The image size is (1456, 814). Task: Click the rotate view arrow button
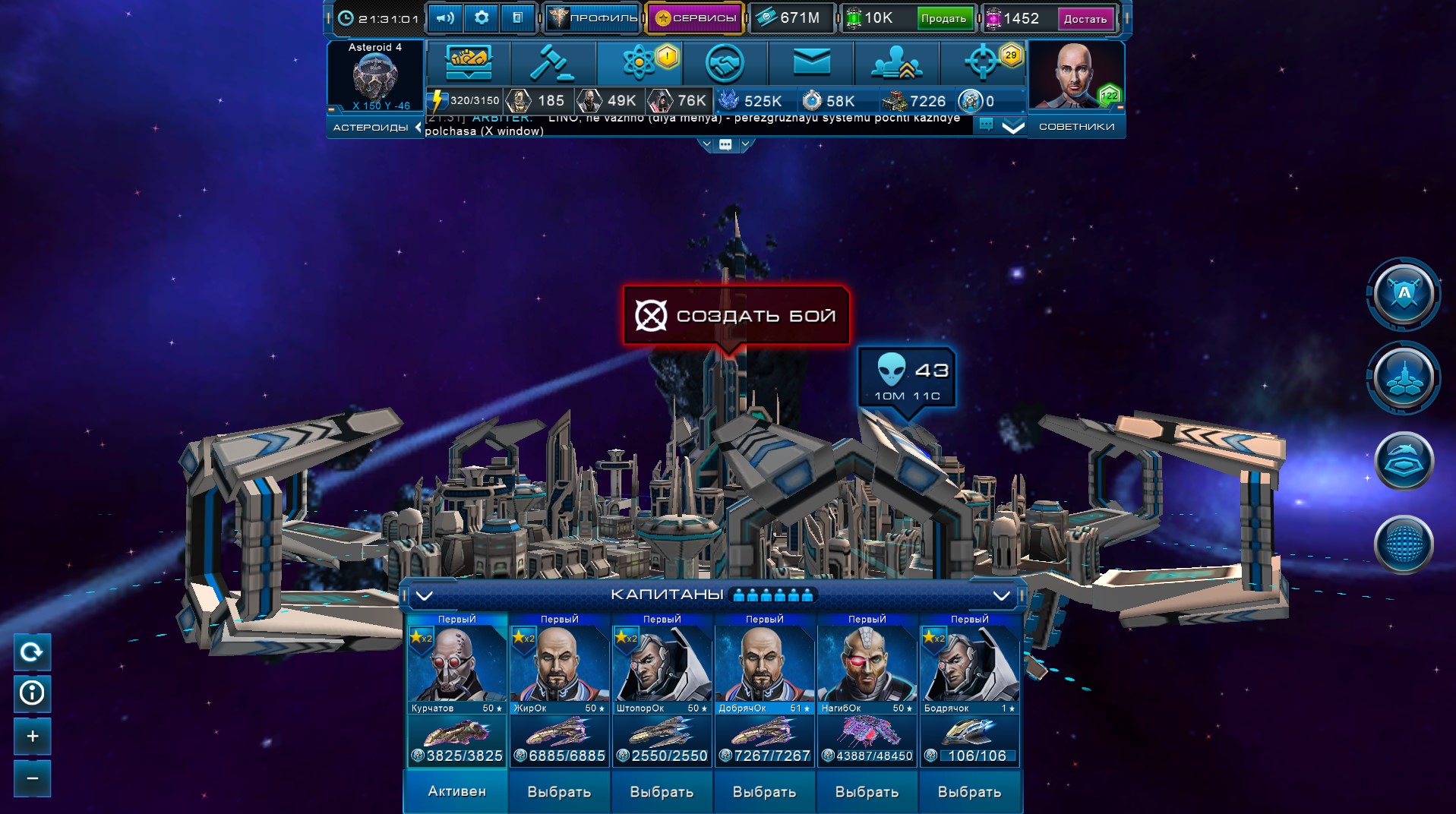pos(32,652)
